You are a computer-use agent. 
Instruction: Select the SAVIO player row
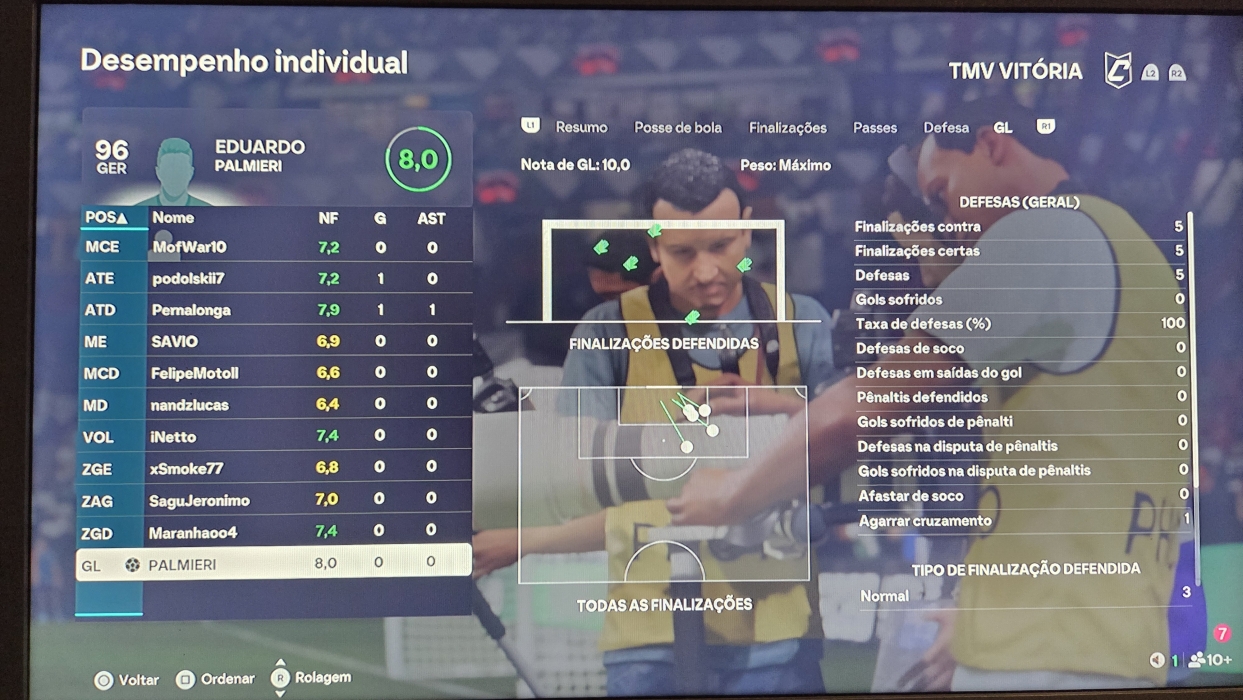tap(175, 341)
